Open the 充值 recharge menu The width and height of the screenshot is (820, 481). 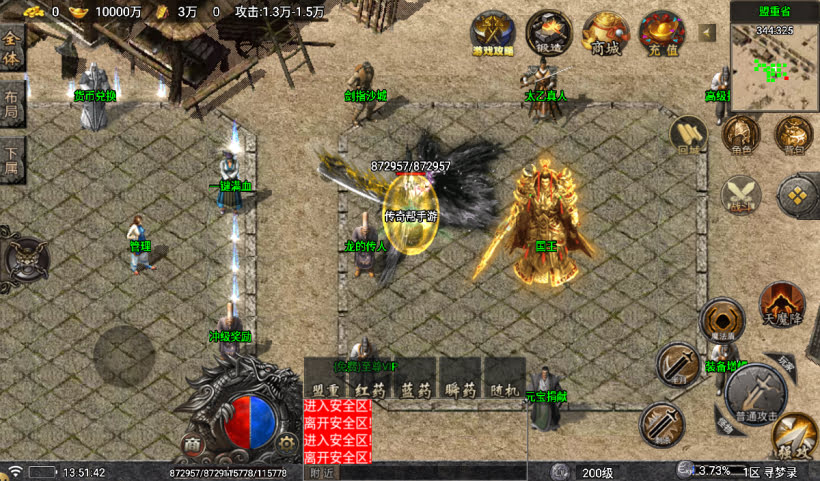pos(662,33)
